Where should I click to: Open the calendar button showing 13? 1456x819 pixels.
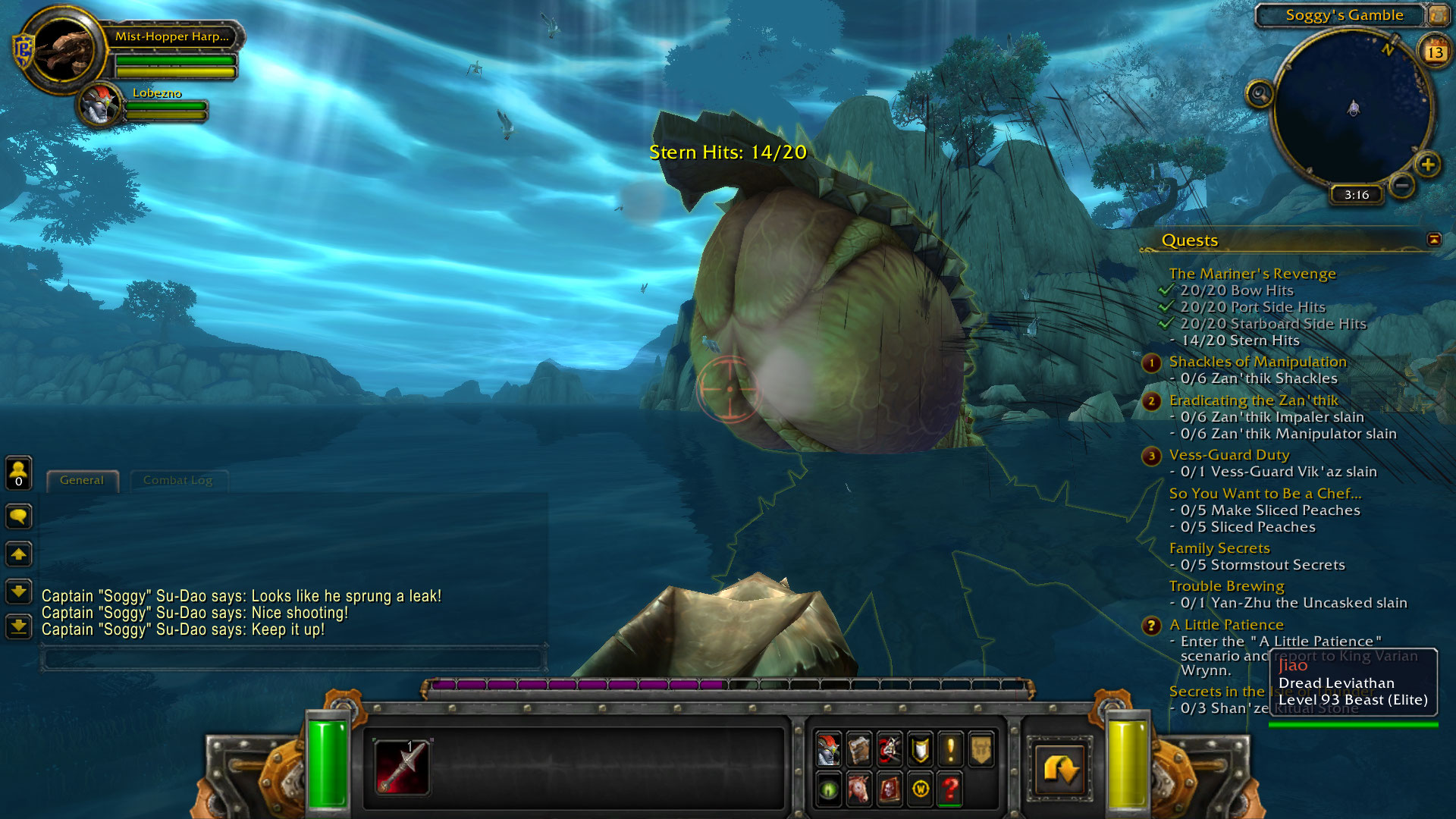pos(1435,52)
